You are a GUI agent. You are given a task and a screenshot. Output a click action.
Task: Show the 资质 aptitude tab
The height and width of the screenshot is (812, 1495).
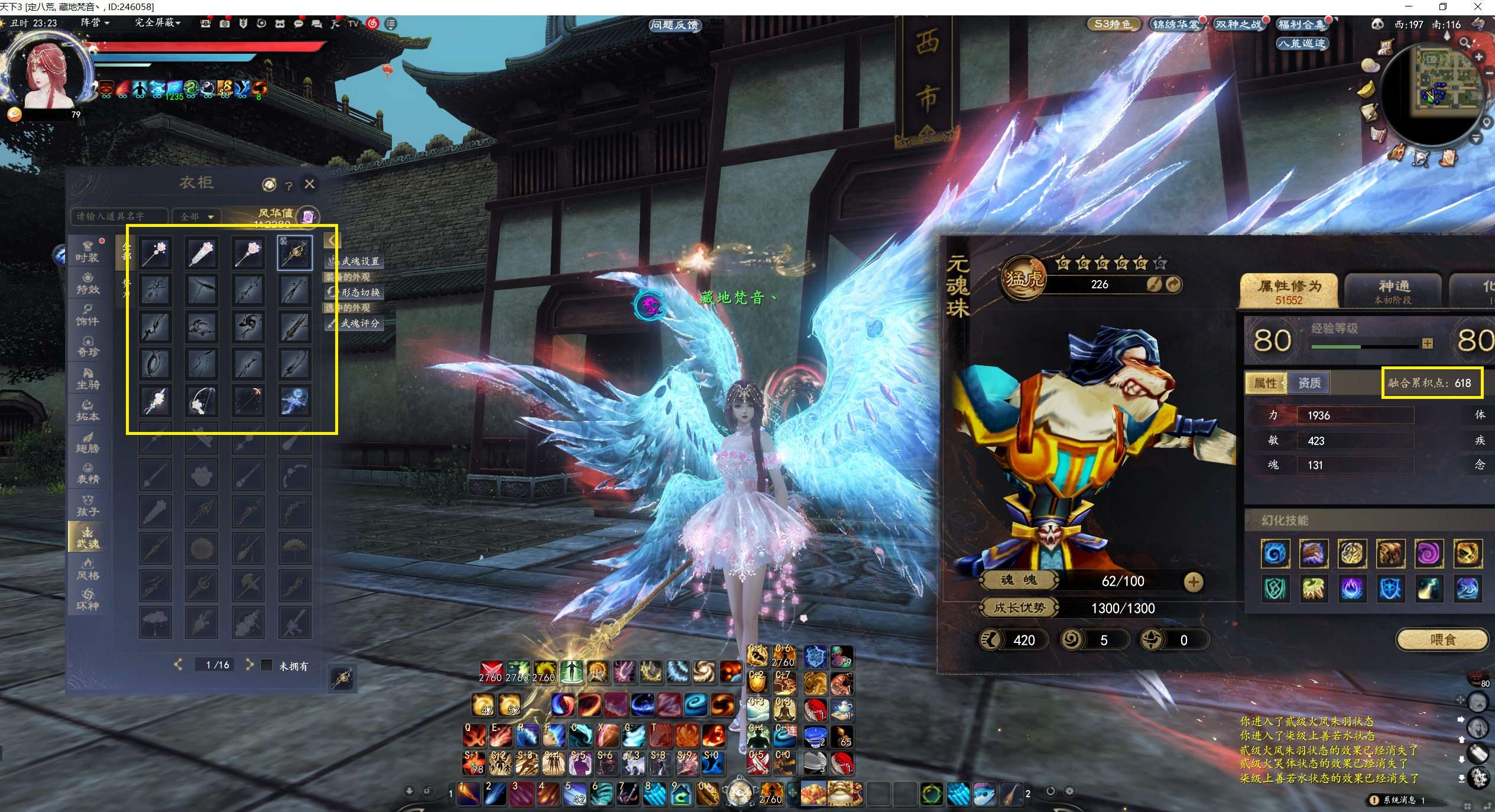click(1309, 383)
